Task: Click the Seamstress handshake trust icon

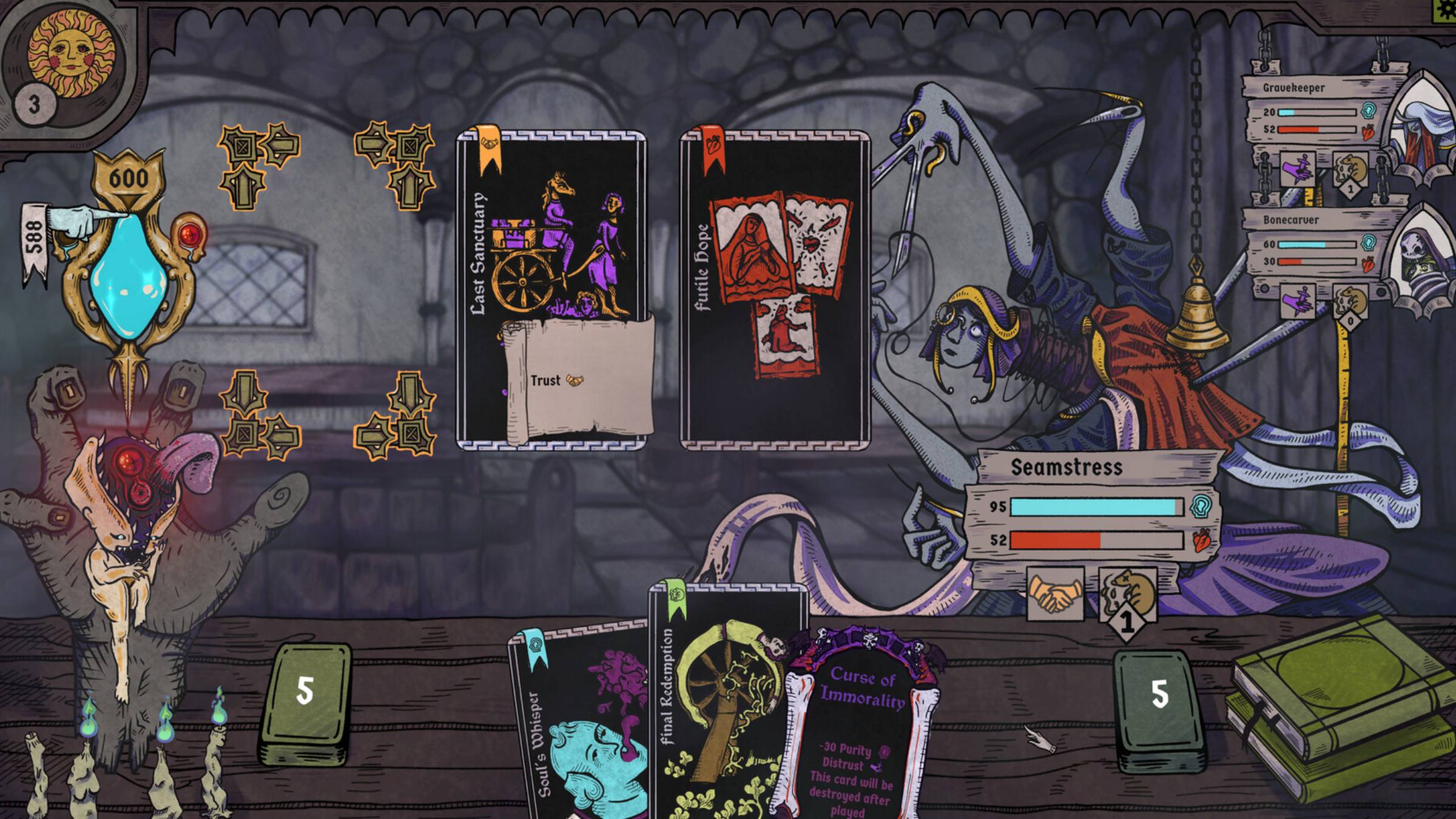Action: click(x=1055, y=595)
